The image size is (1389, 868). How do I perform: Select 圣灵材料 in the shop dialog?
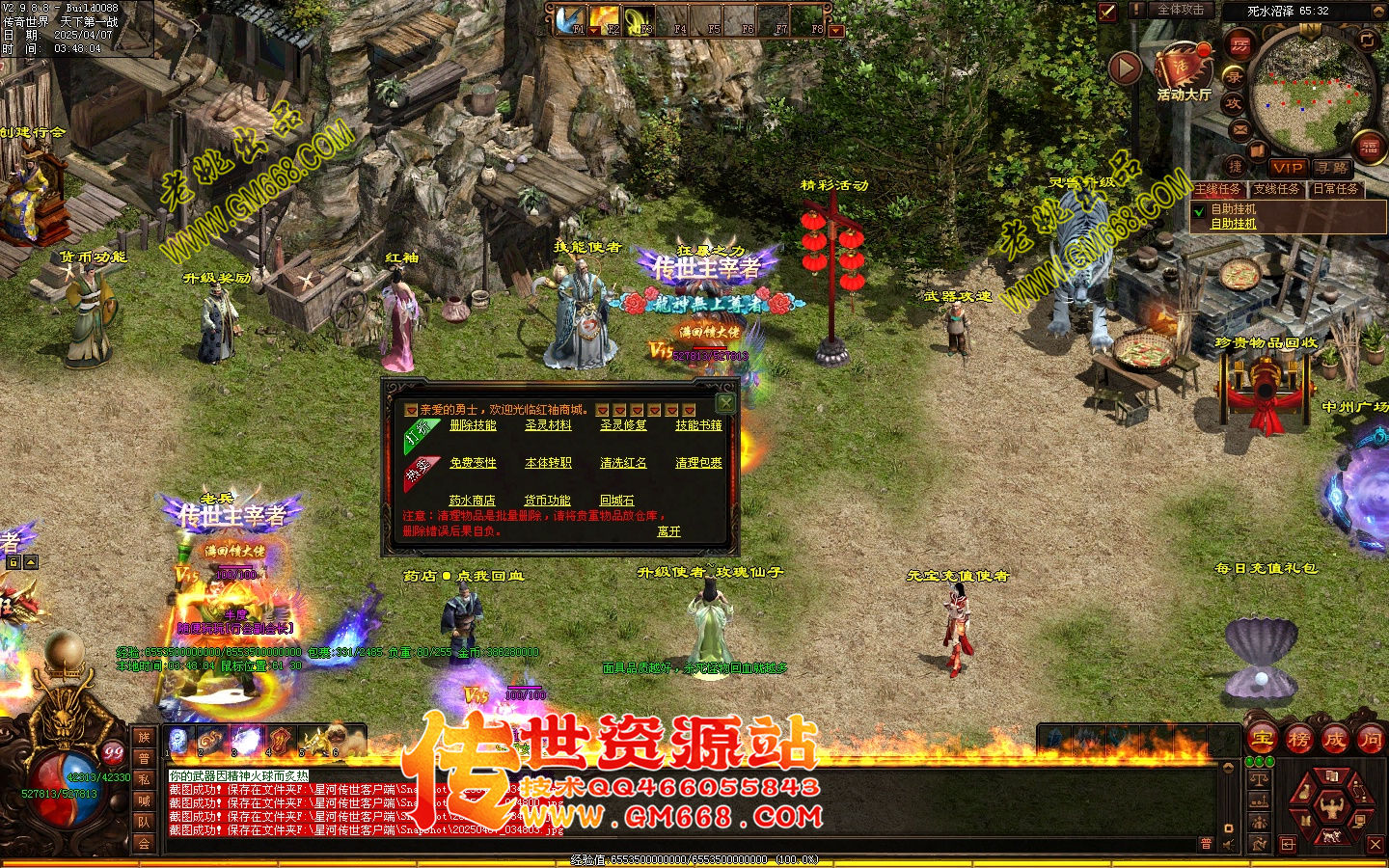click(x=548, y=425)
